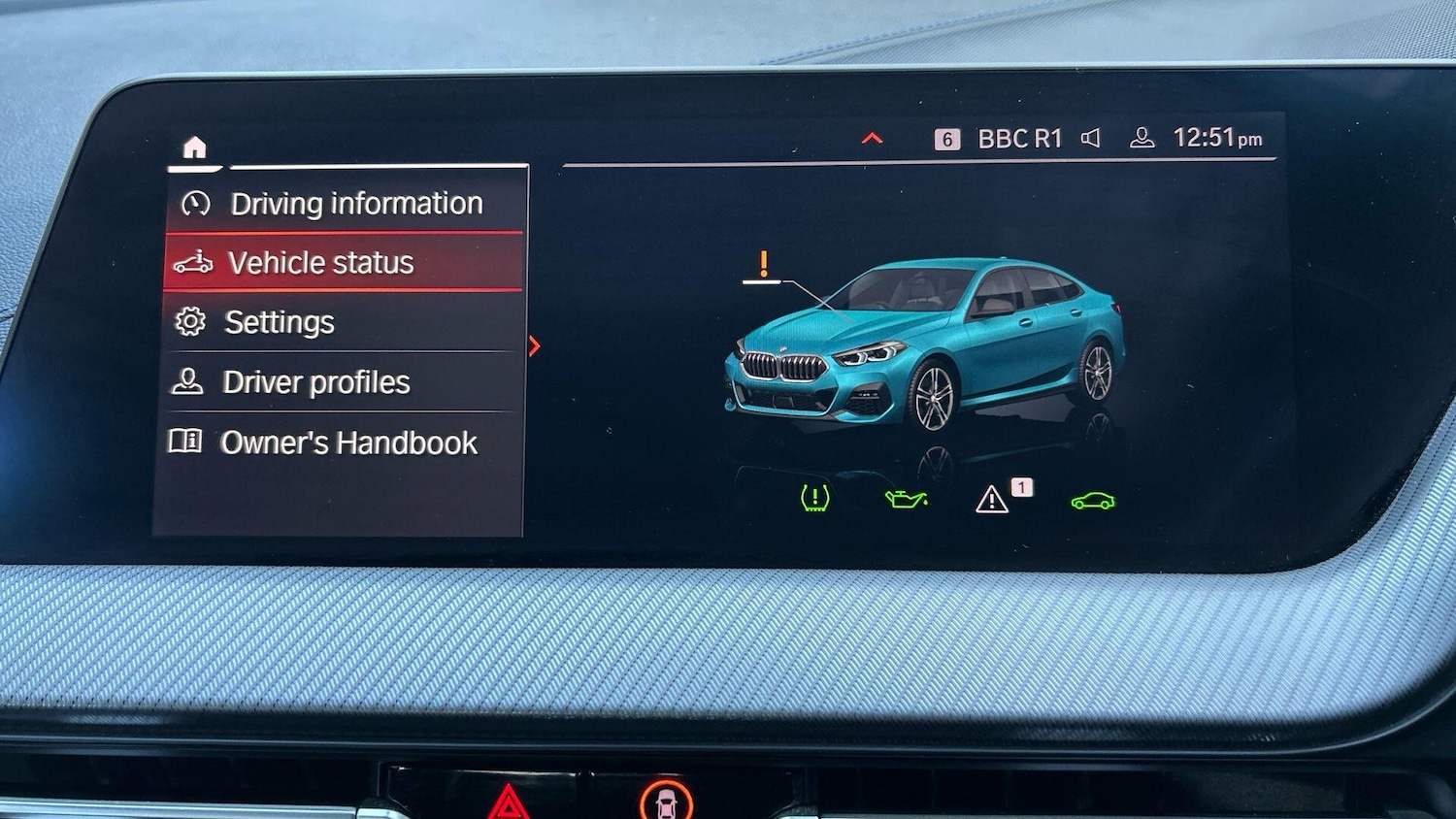Viewport: 1456px width, 819px height.
Task: Choose Driver profiles entry
Action: (x=315, y=382)
